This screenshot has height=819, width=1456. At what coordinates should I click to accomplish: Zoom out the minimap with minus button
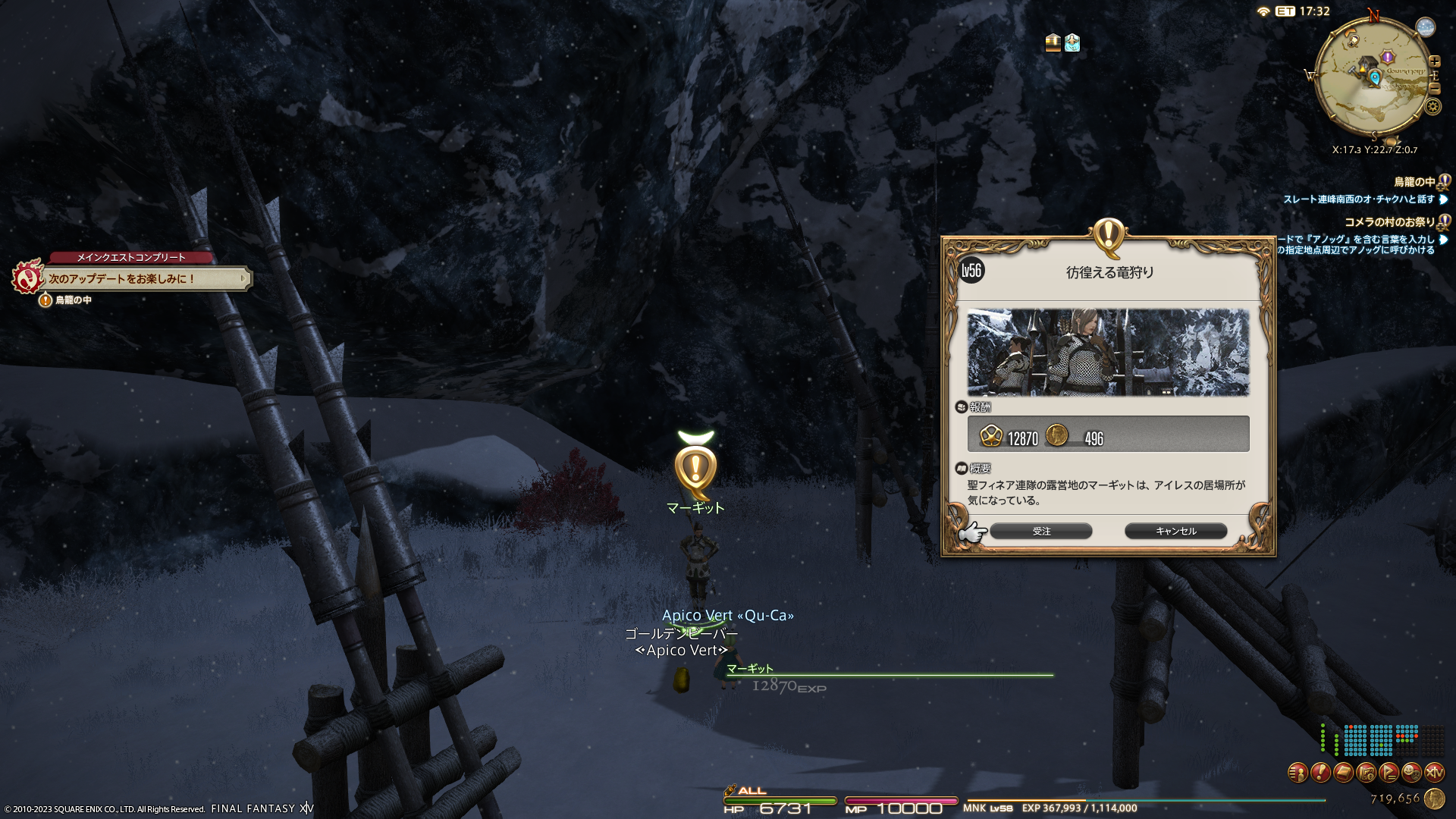click(x=1434, y=88)
